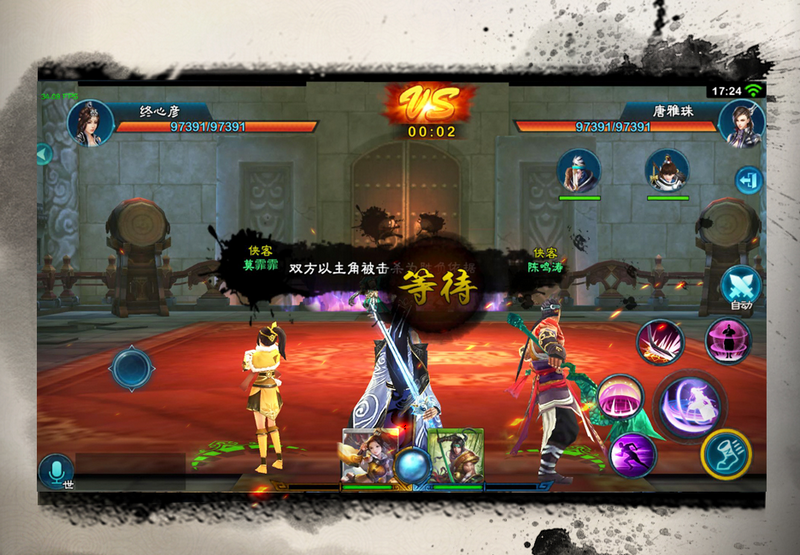Select 终心彦's player portrait
The image size is (800, 555).
(90, 123)
